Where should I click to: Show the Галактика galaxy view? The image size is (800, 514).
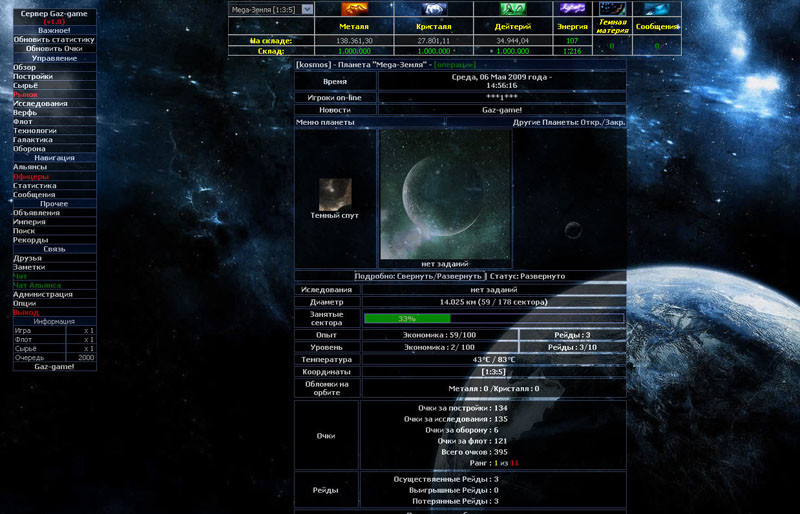click(x=33, y=140)
